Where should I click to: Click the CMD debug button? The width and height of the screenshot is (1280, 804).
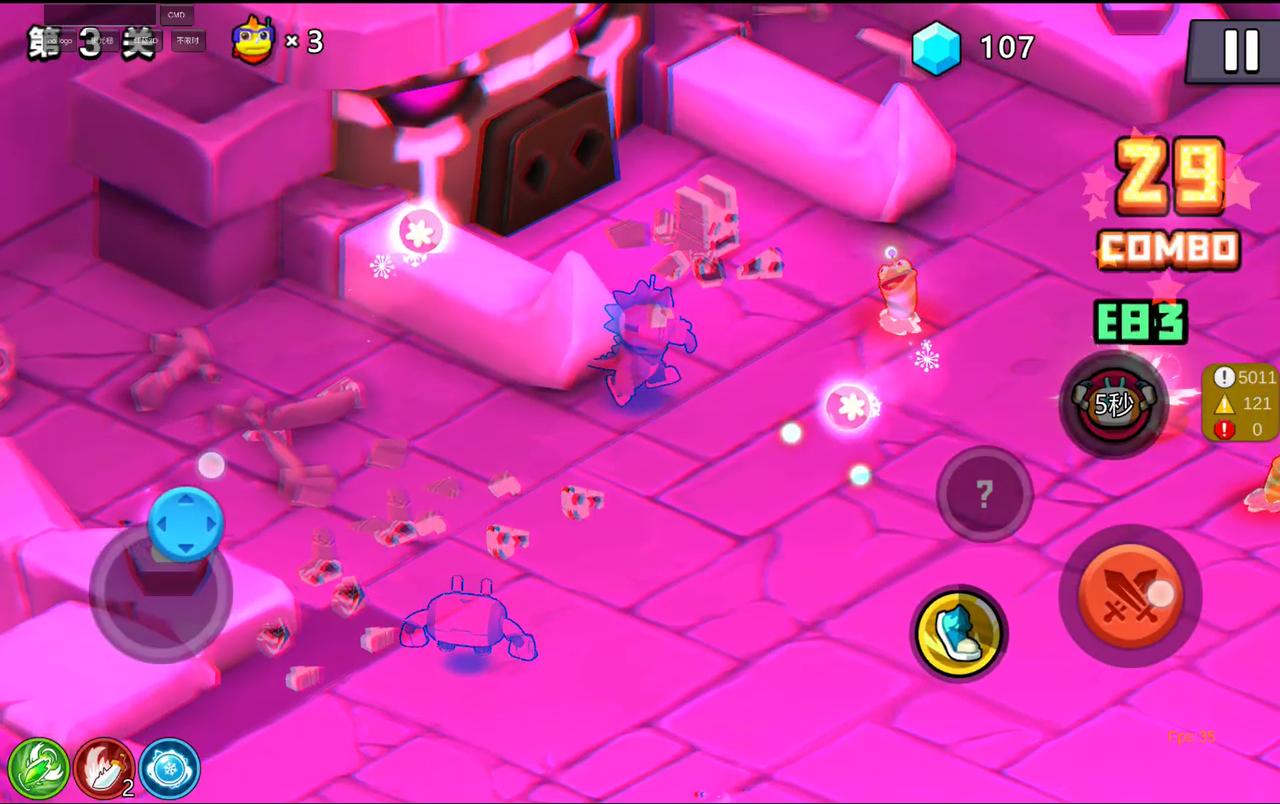177,15
